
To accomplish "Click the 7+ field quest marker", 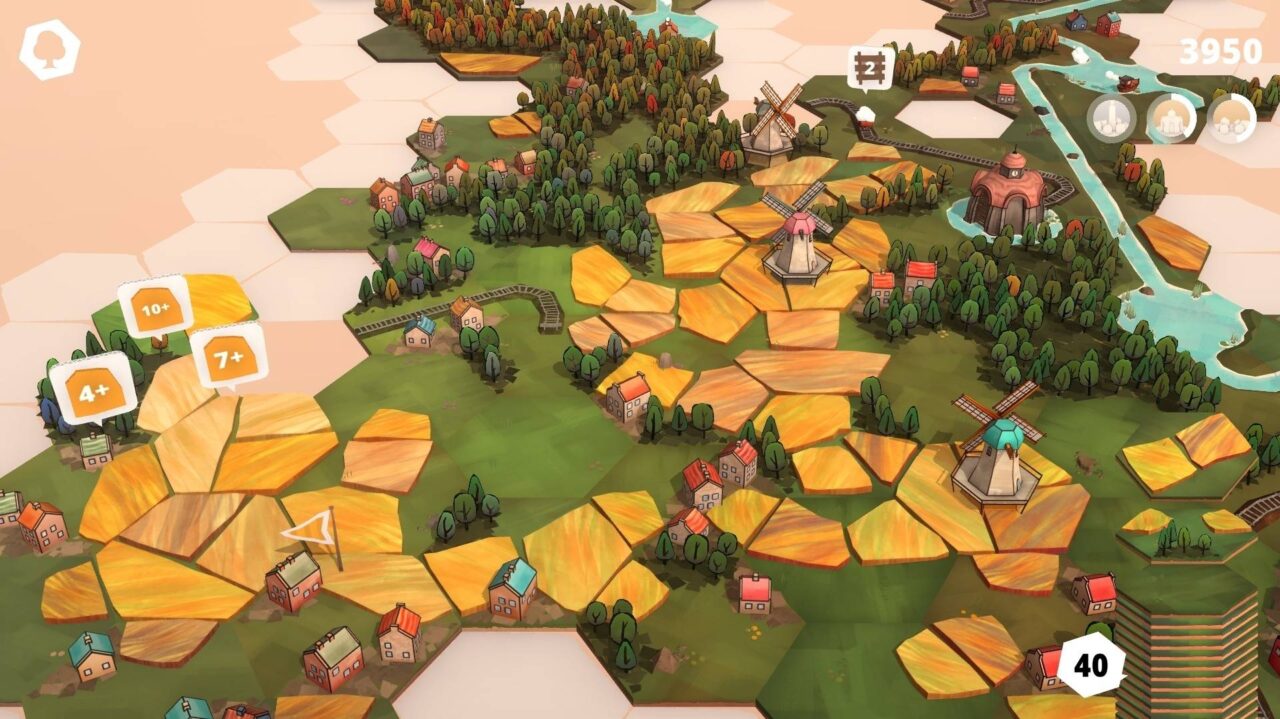I will (228, 356).
